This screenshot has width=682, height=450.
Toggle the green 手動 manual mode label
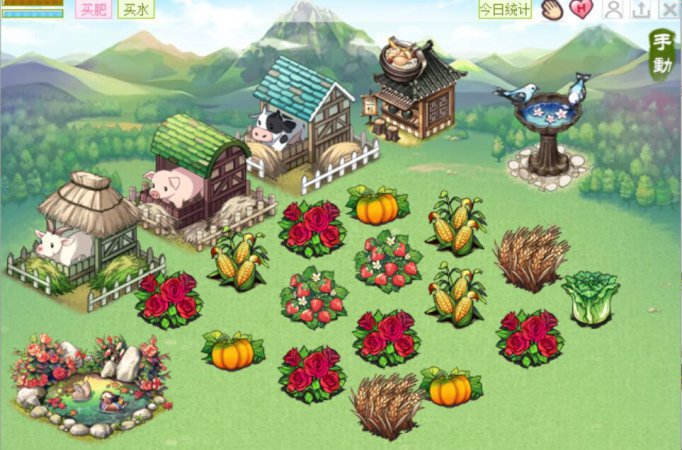click(x=661, y=54)
